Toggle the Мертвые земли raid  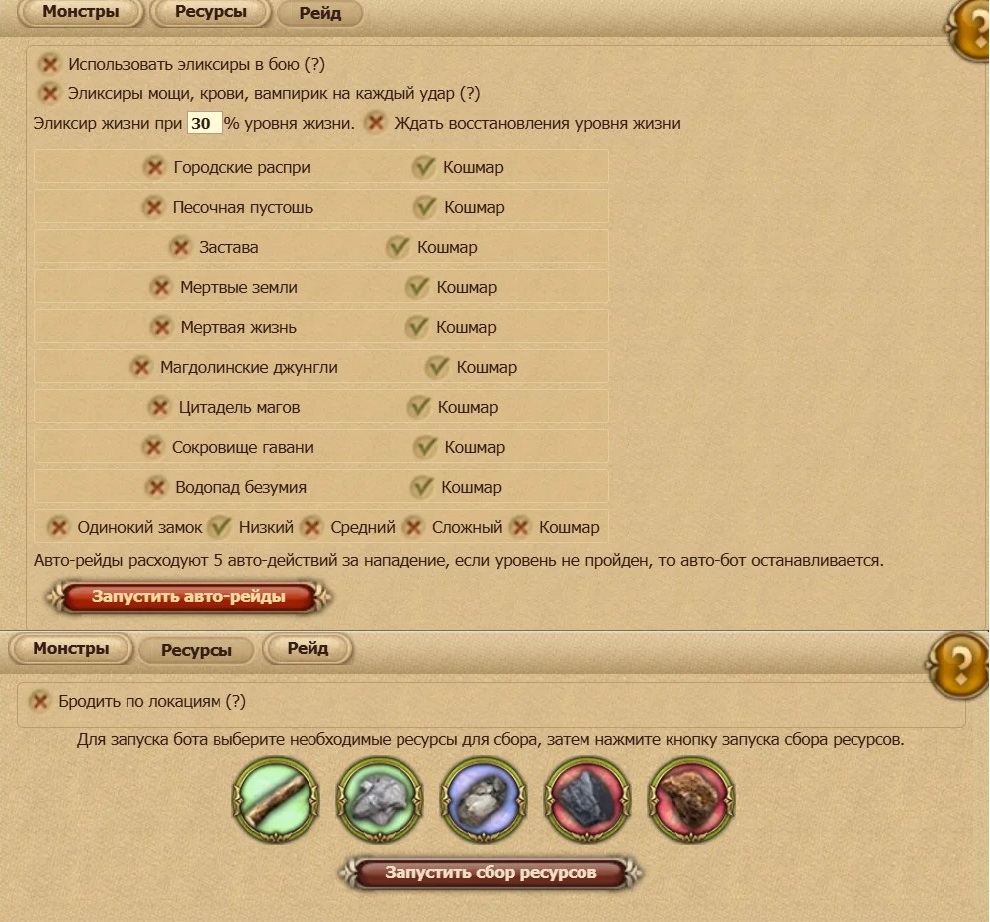pos(160,287)
